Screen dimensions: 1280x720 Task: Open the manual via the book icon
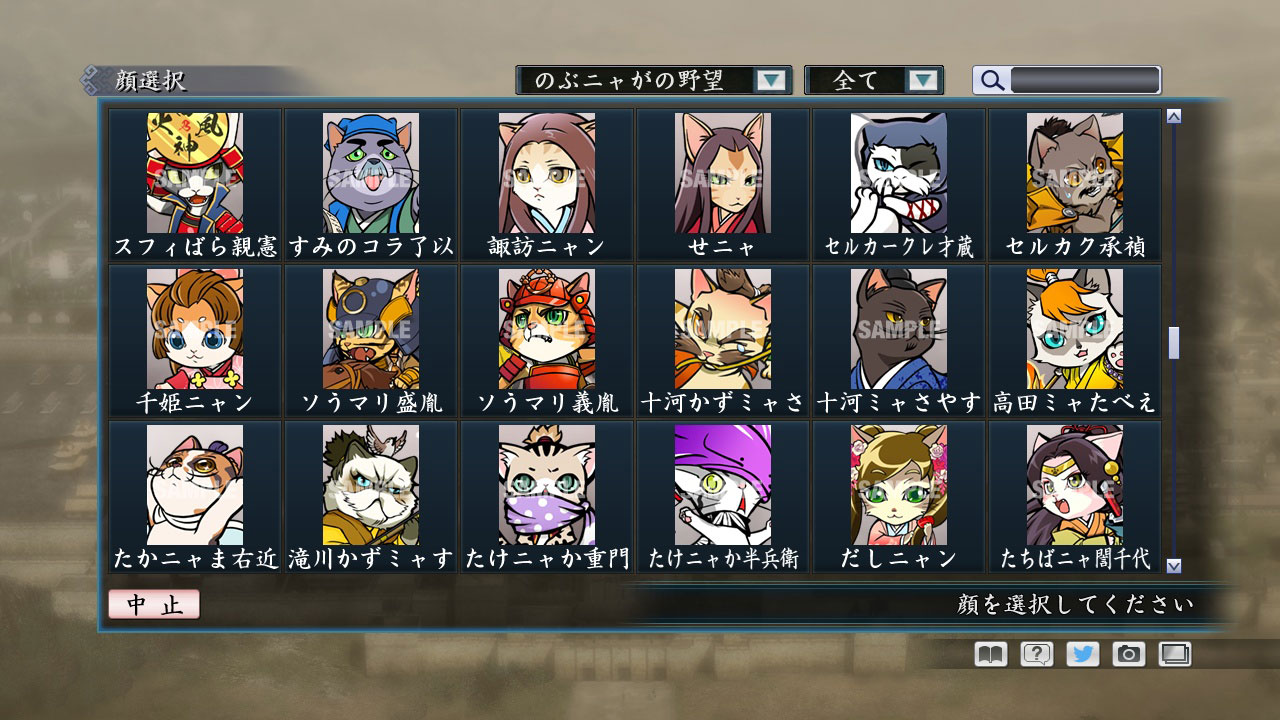point(988,655)
